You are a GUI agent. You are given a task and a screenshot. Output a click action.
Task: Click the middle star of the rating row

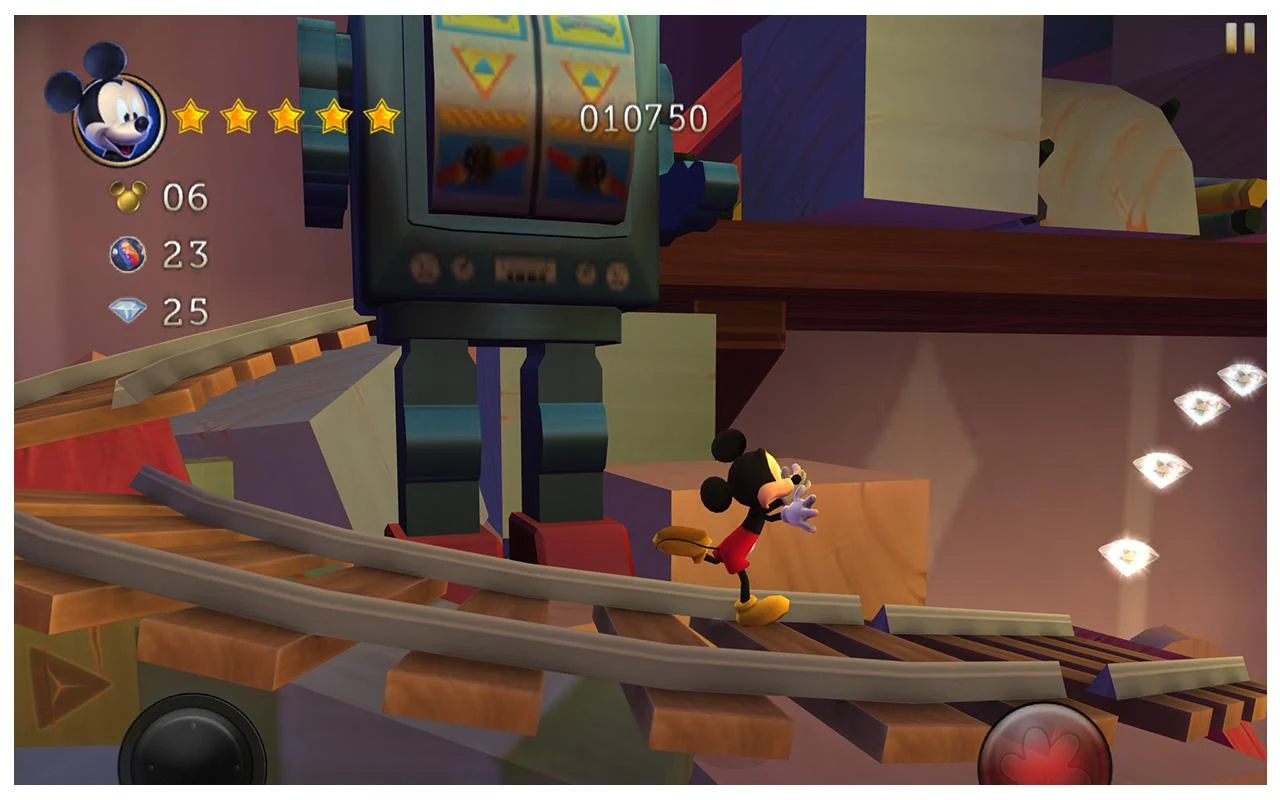click(x=284, y=115)
